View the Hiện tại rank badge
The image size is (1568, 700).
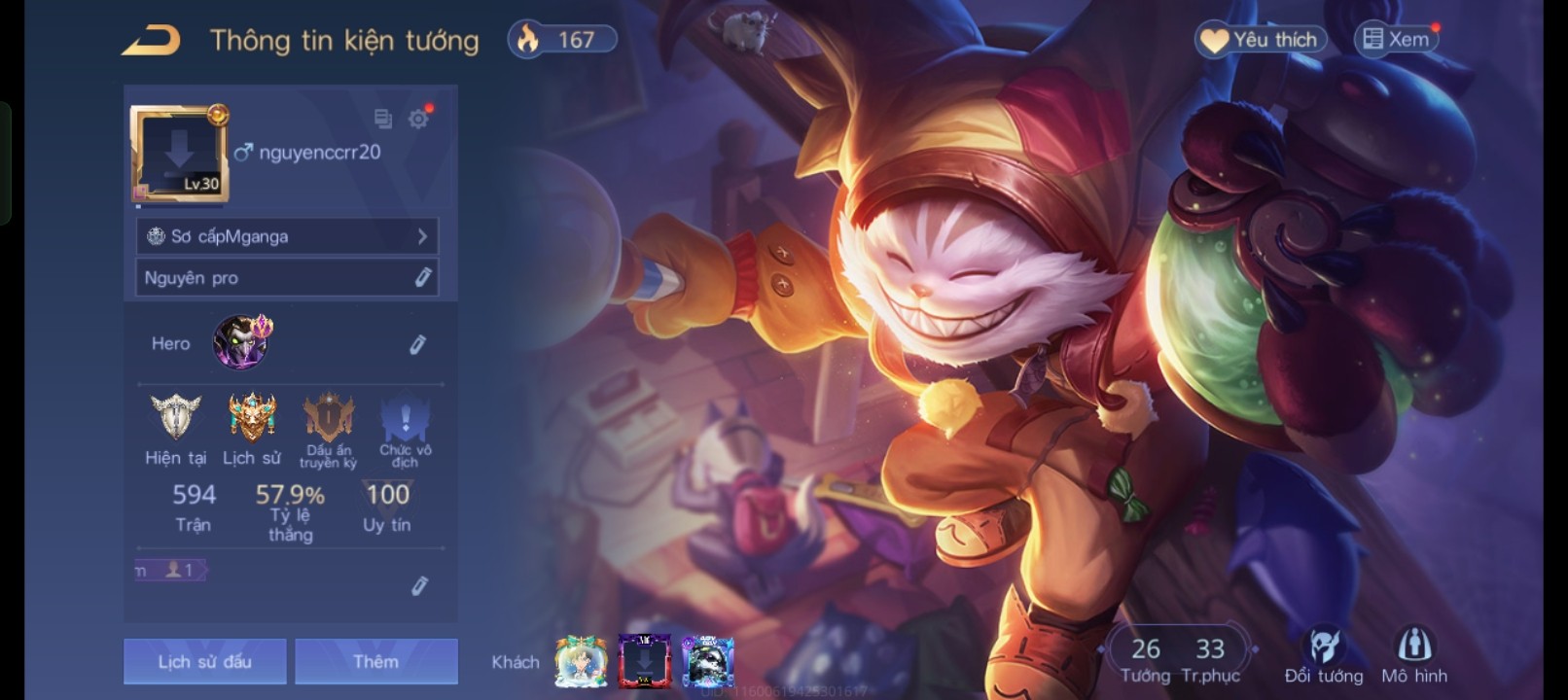(176, 418)
